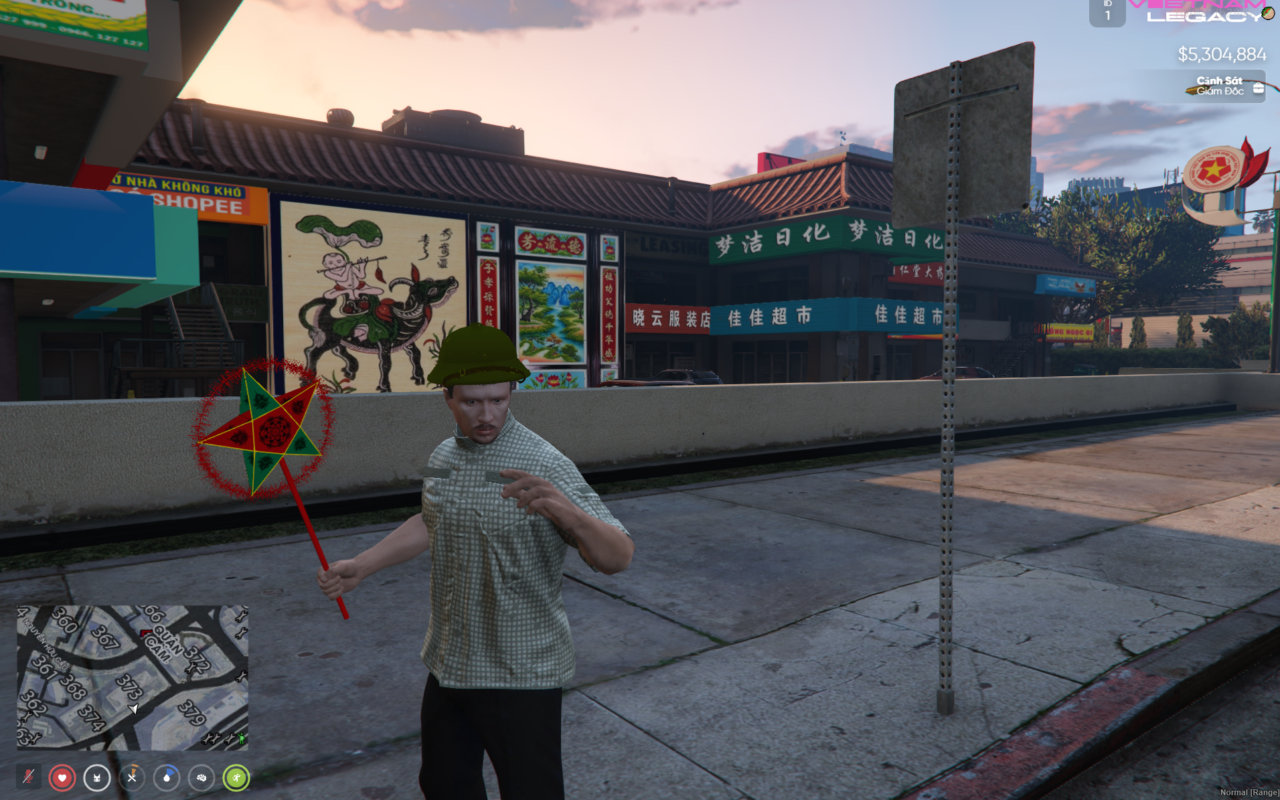
Task: Click the player ID badge
Action: (1107, 12)
